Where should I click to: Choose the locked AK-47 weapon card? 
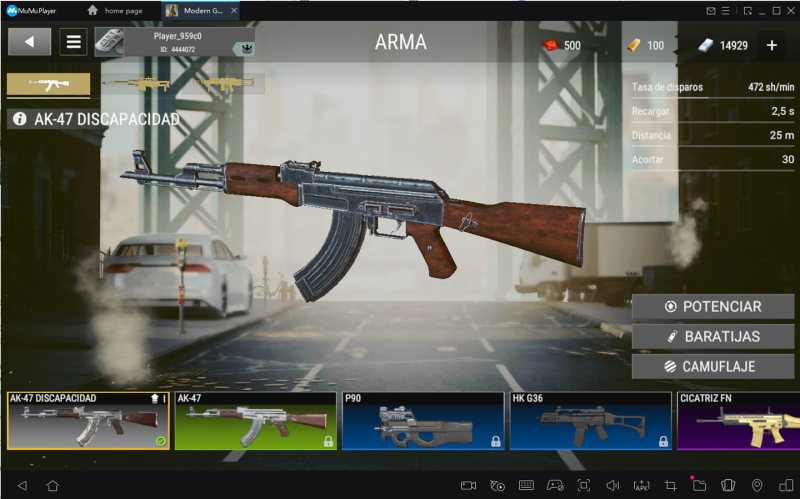coord(255,421)
